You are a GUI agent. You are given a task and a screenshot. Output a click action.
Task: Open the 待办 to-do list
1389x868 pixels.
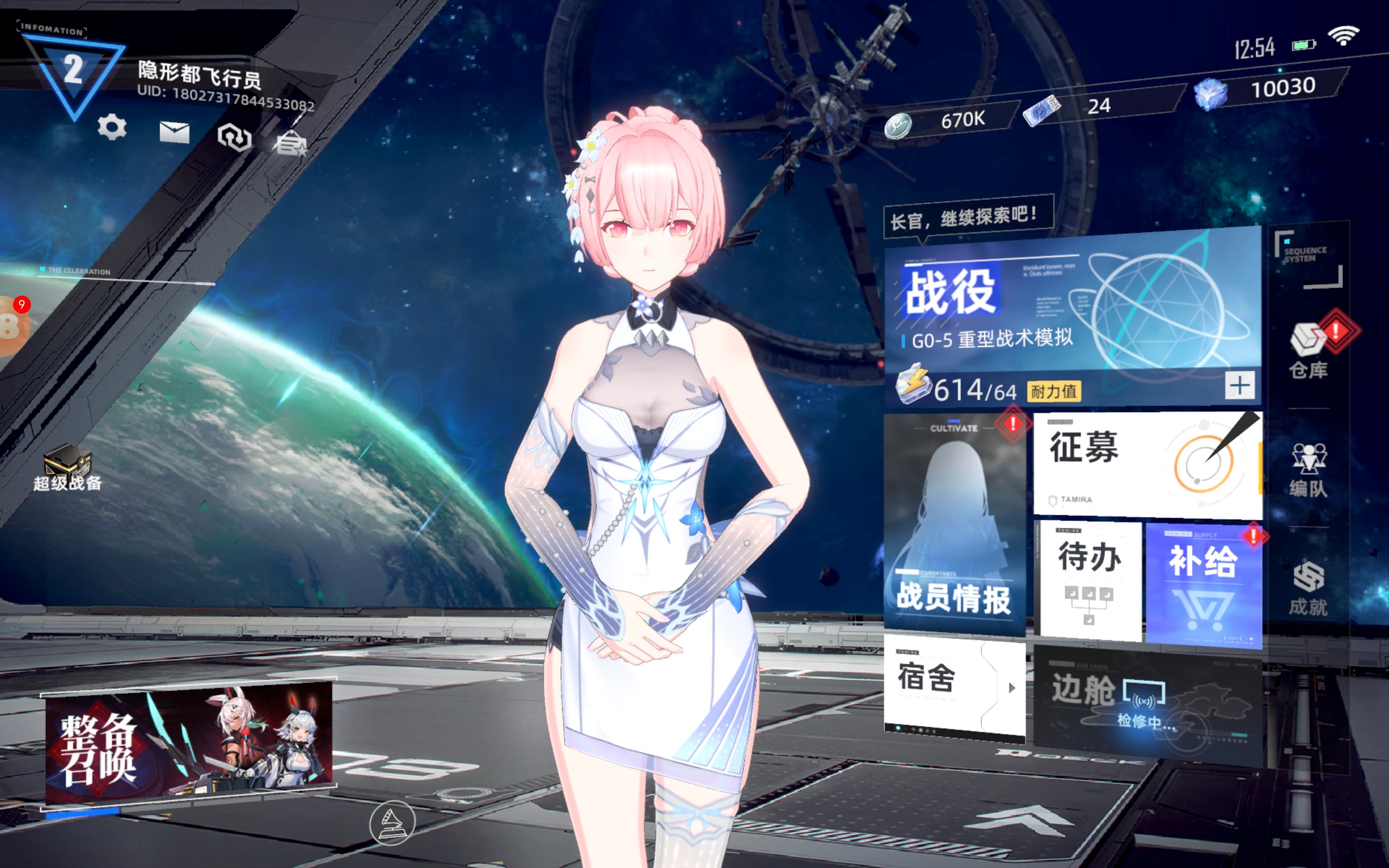pos(1089,580)
